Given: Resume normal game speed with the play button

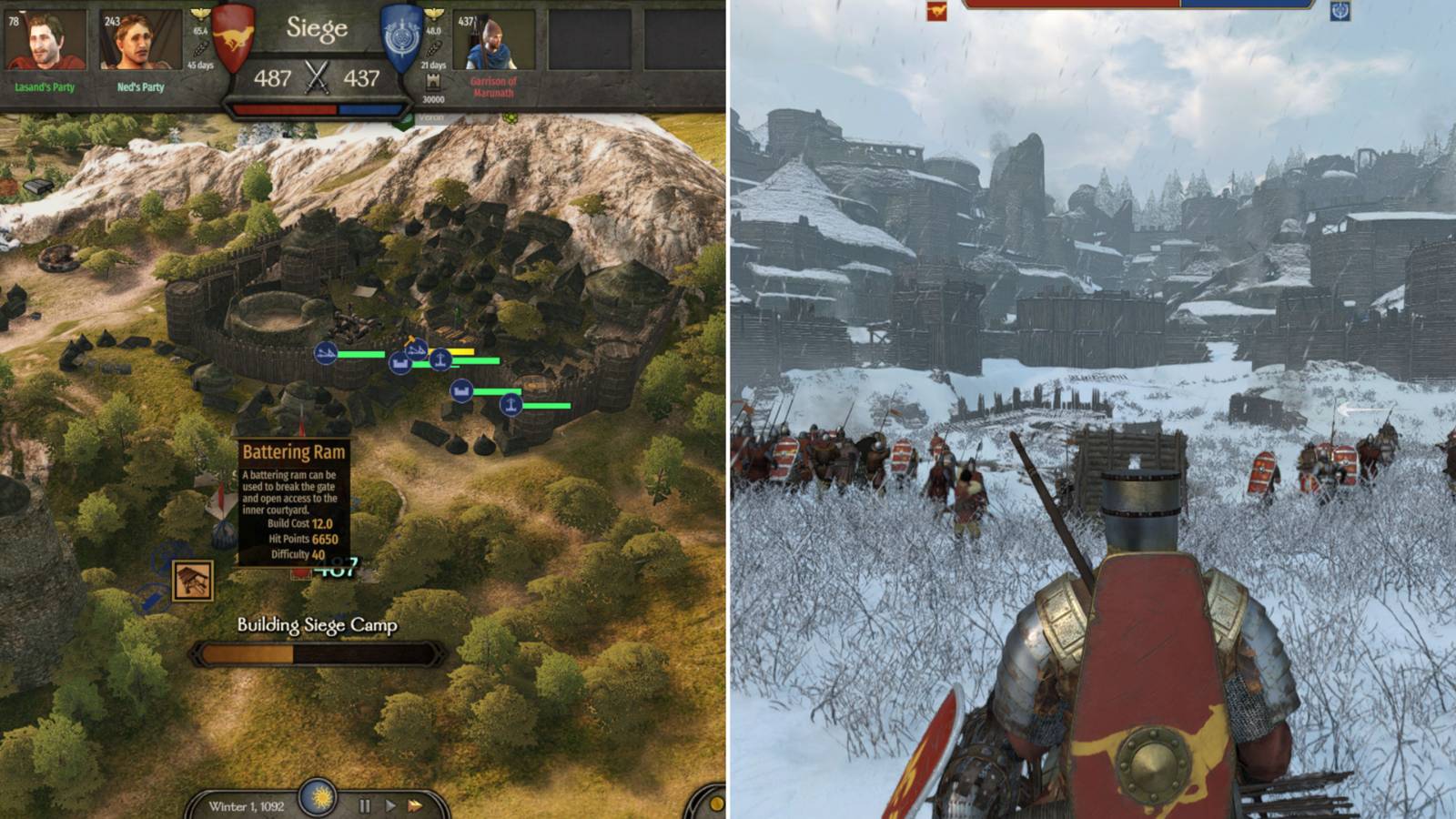Looking at the screenshot, I should coord(392,804).
